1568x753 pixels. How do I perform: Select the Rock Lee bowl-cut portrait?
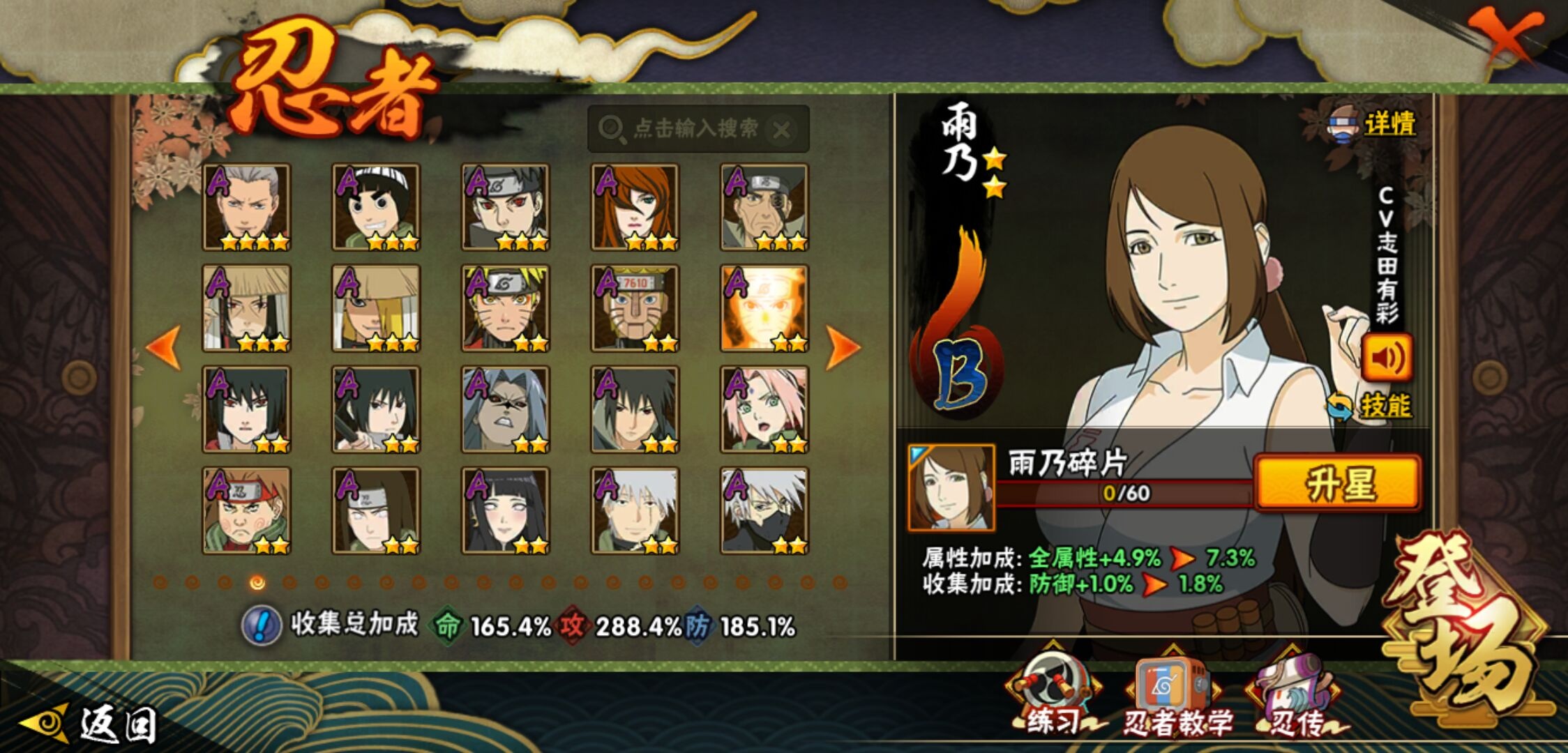[376, 207]
